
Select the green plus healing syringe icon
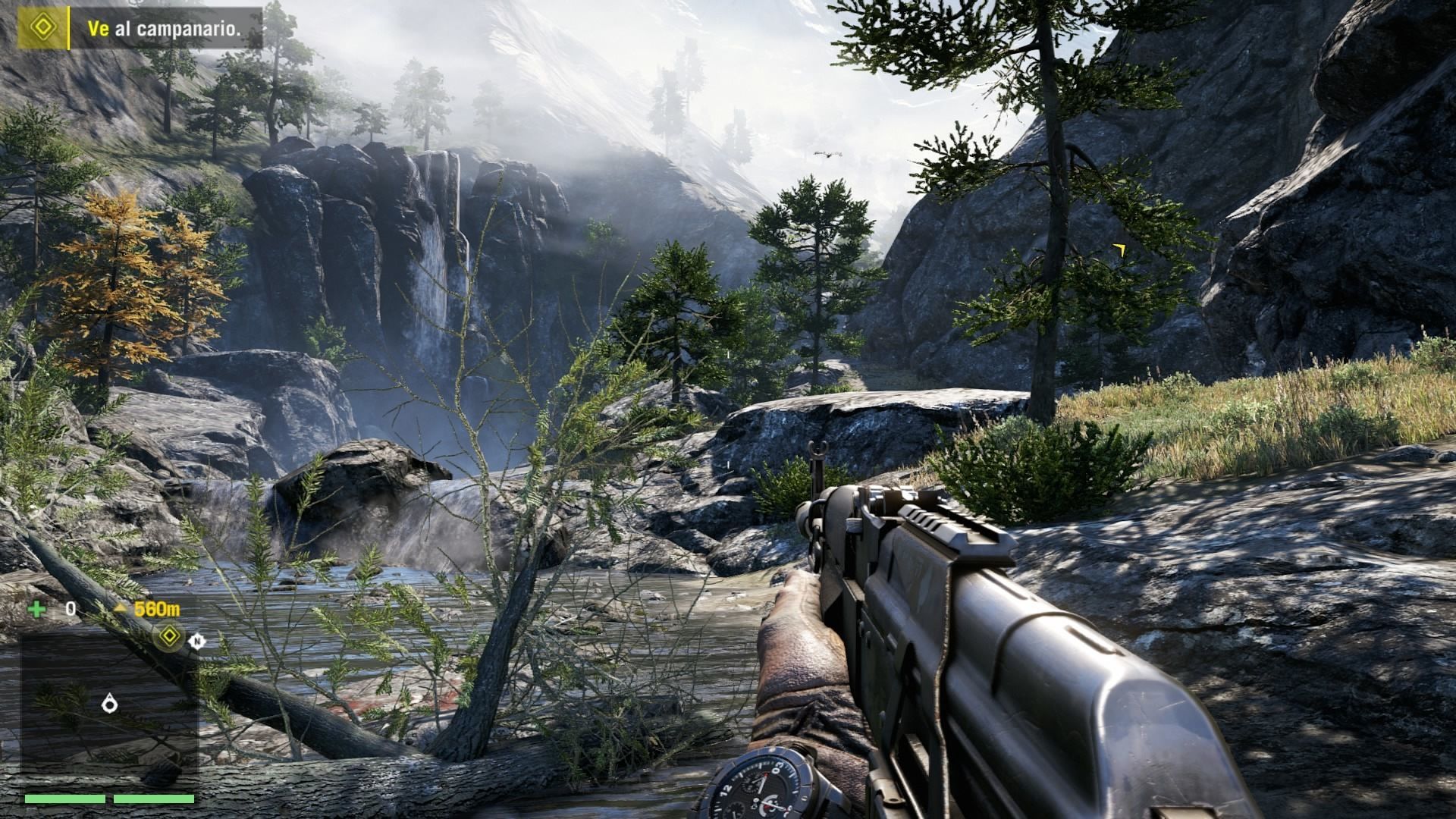pyautogui.click(x=36, y=608)
